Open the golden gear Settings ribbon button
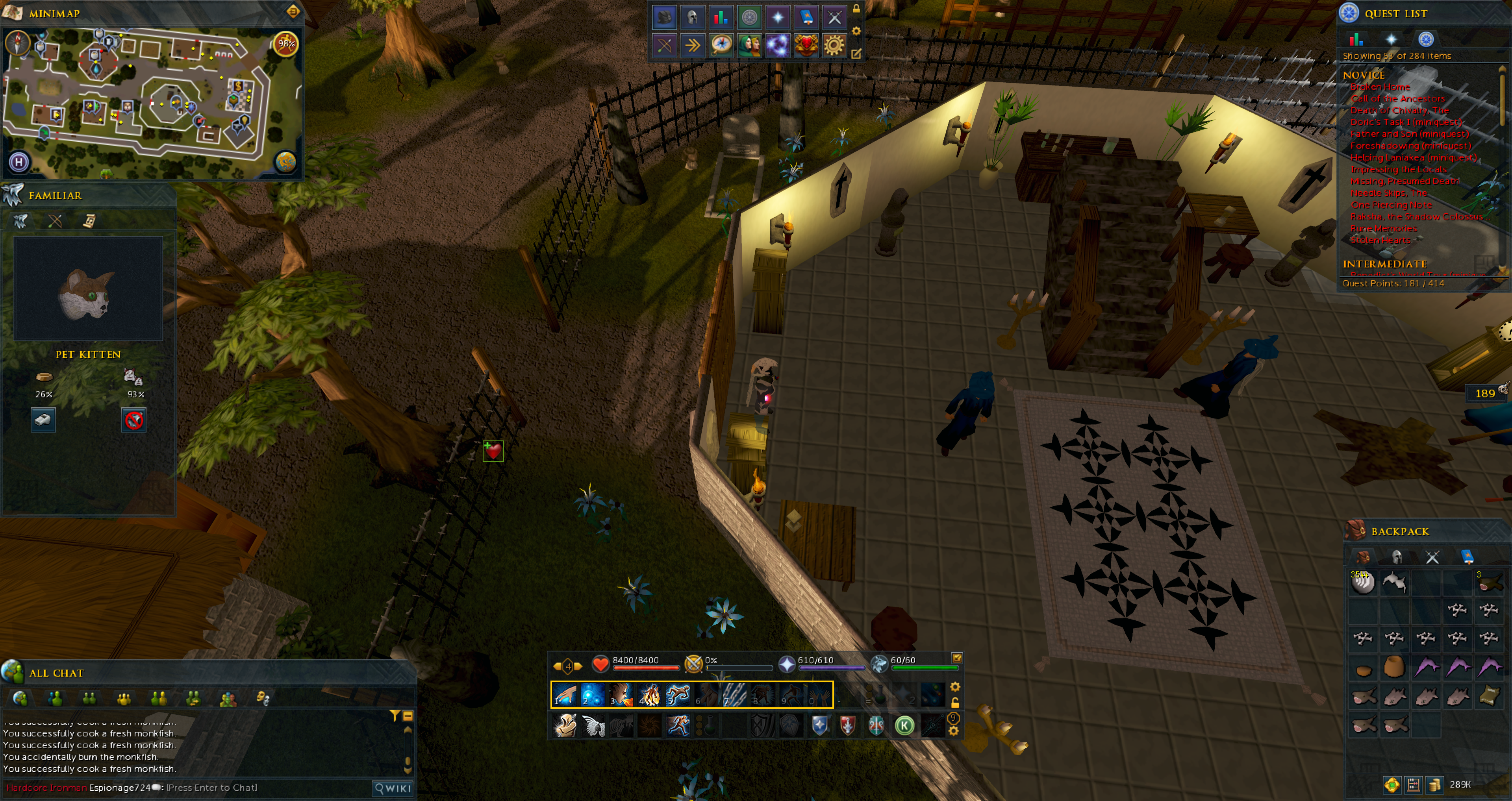Viewport: 1512px width, 801px height. 834,45
